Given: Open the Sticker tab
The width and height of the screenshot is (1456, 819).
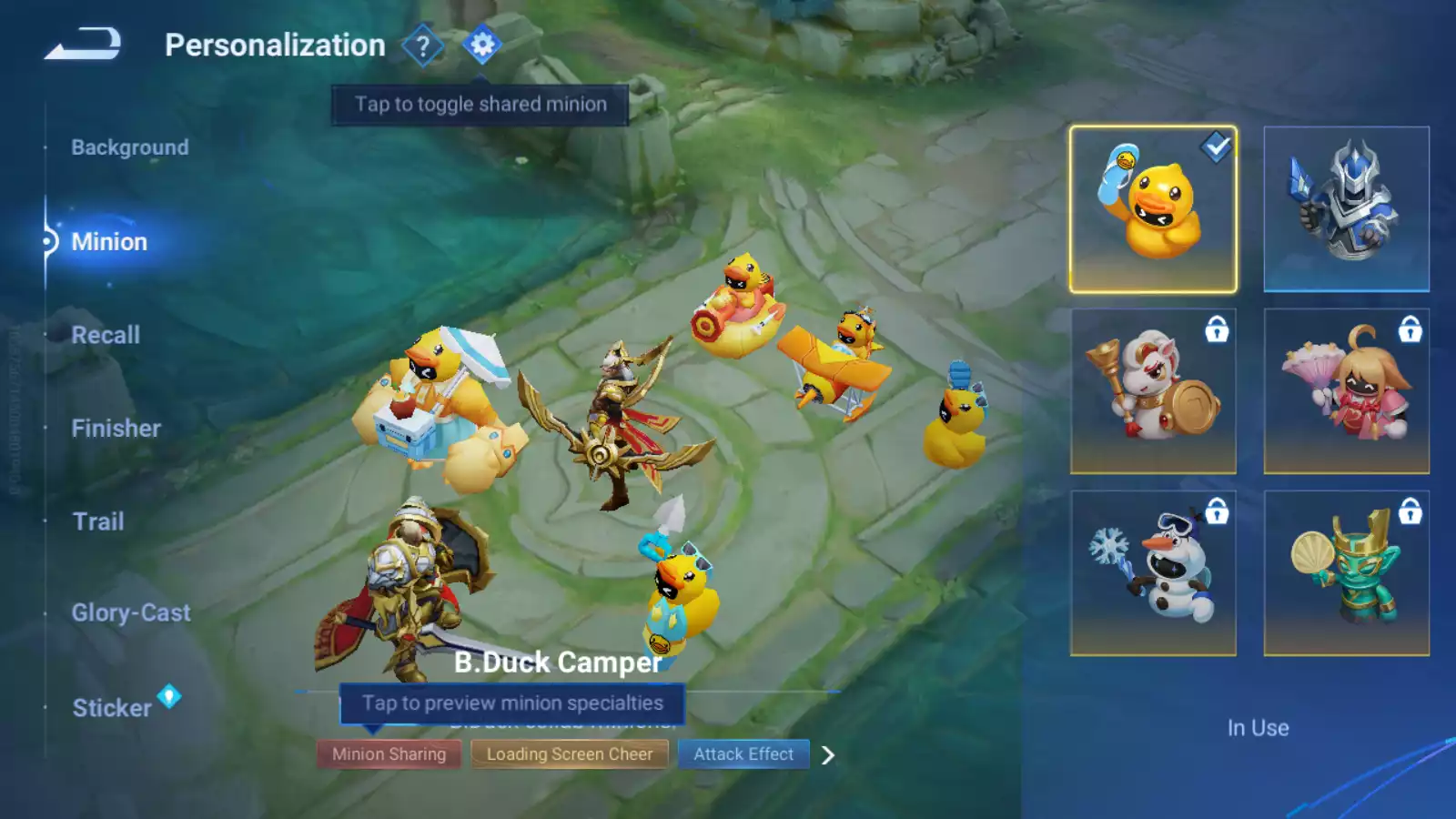Looking at the screenshot, I should 112,708.
